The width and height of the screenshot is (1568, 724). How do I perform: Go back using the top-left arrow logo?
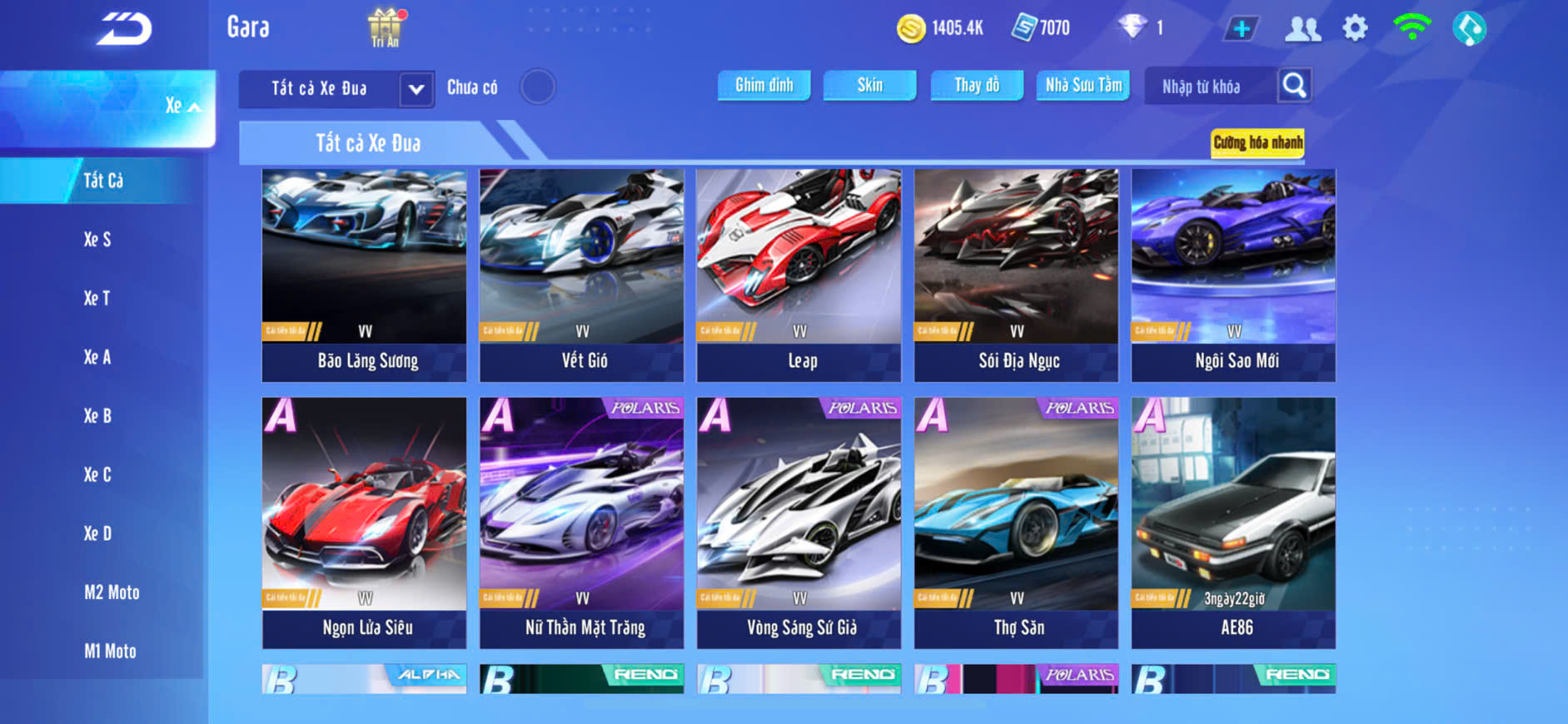click(123, 29)
